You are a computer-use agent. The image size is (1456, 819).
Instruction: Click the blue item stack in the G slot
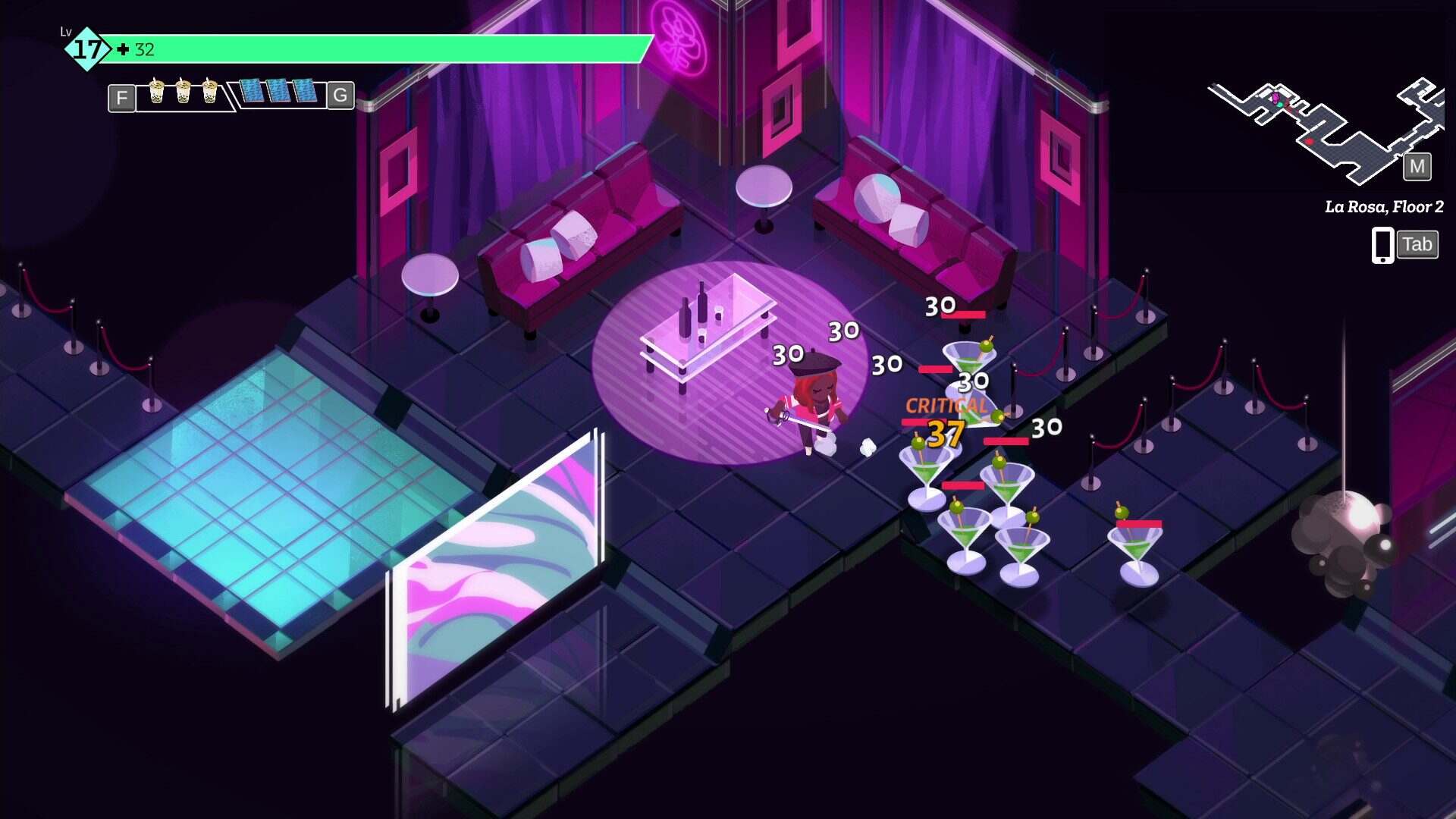[278, 91]
